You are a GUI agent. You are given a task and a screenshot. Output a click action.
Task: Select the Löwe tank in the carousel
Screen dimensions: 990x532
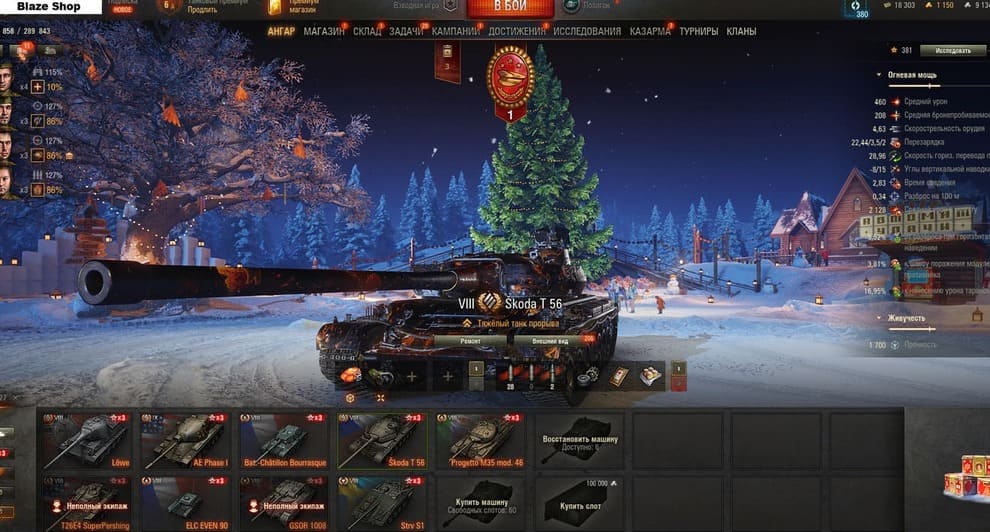click(84, 440)
